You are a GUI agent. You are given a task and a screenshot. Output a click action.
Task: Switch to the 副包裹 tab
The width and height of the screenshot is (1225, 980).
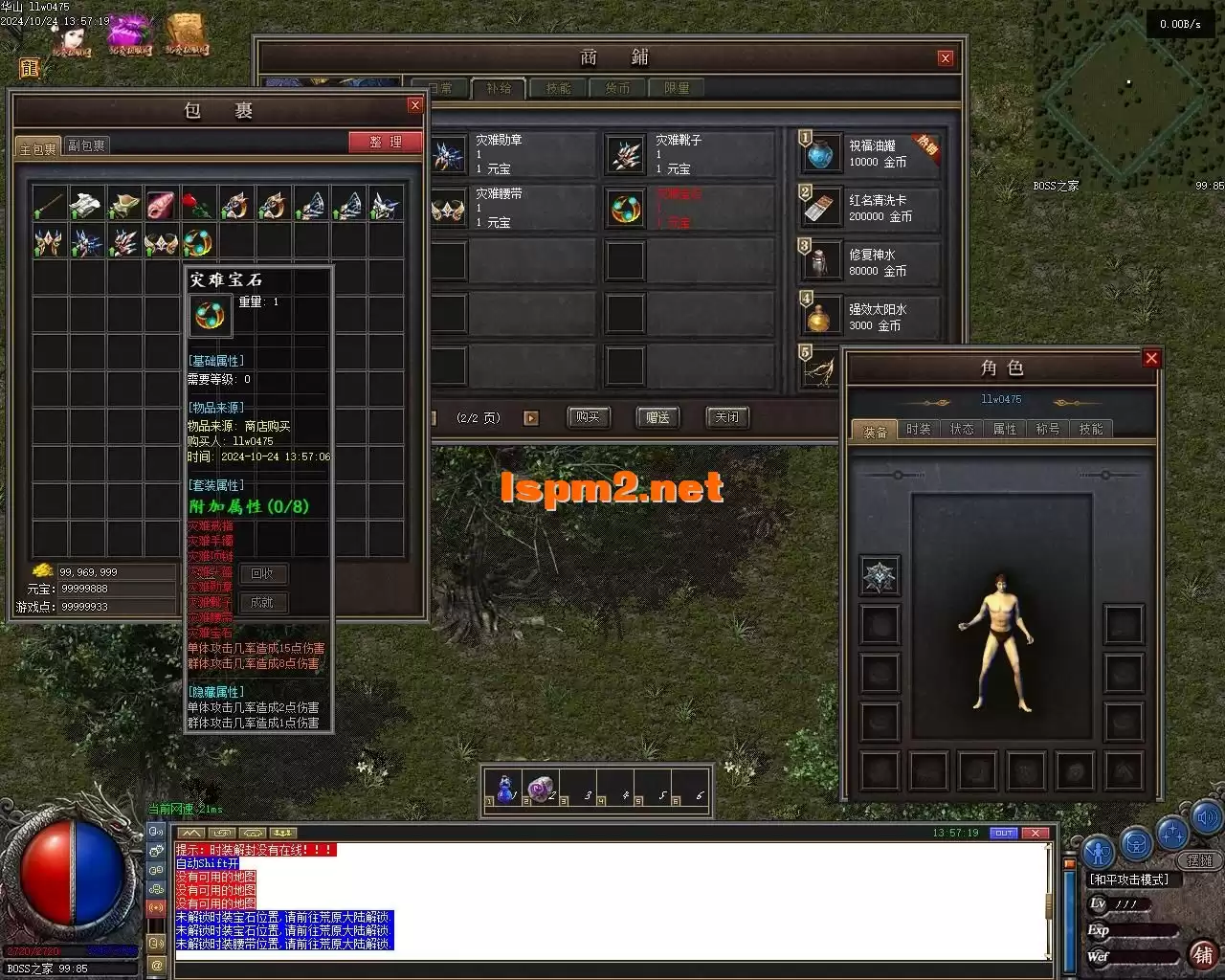(x=86, y=145)
